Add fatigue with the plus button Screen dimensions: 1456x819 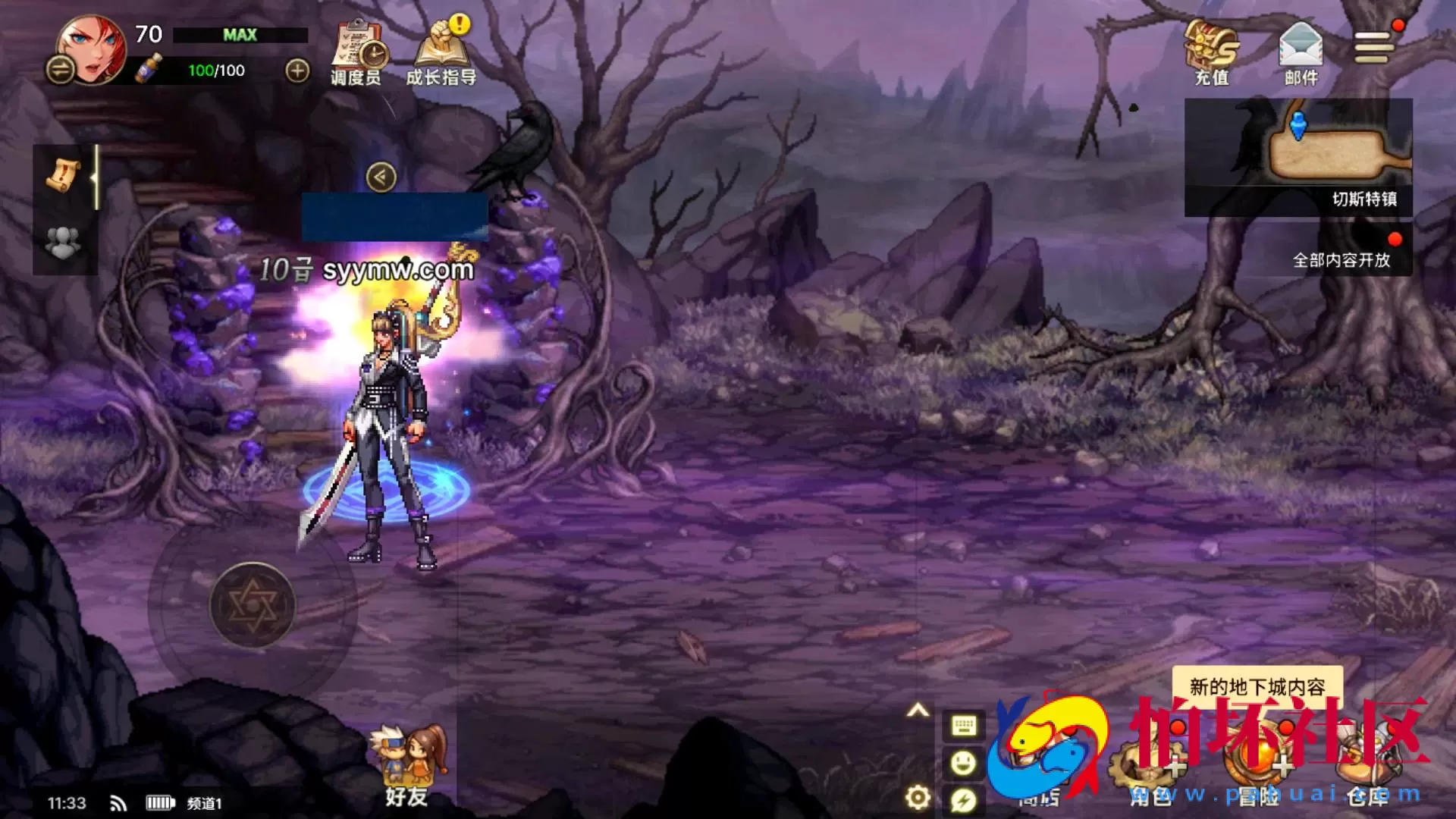point(297,71)
